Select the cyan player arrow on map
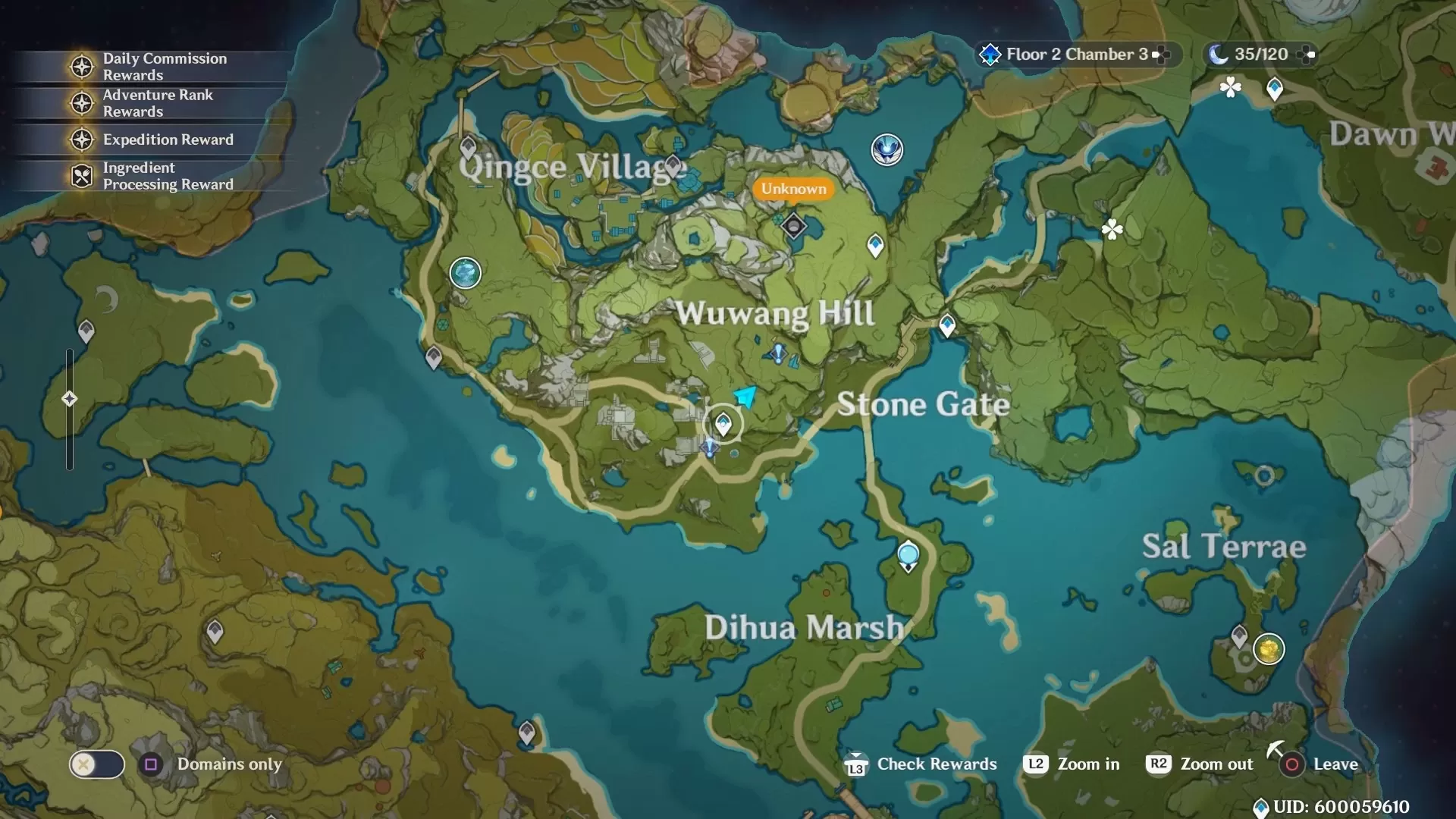This screenshot has width=1456, height=819. 745,396
